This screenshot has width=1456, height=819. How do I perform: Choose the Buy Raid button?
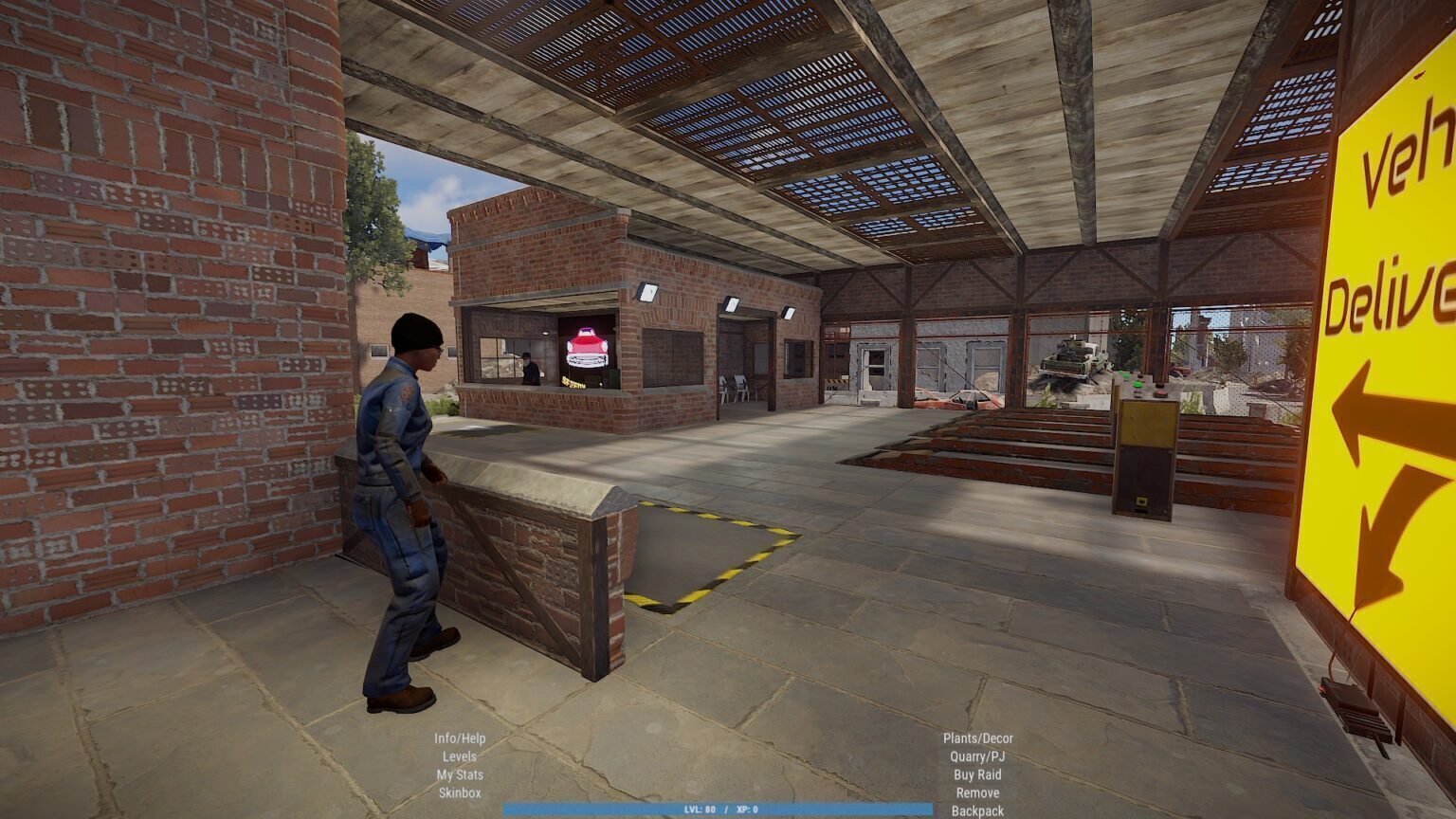(977, 774)
